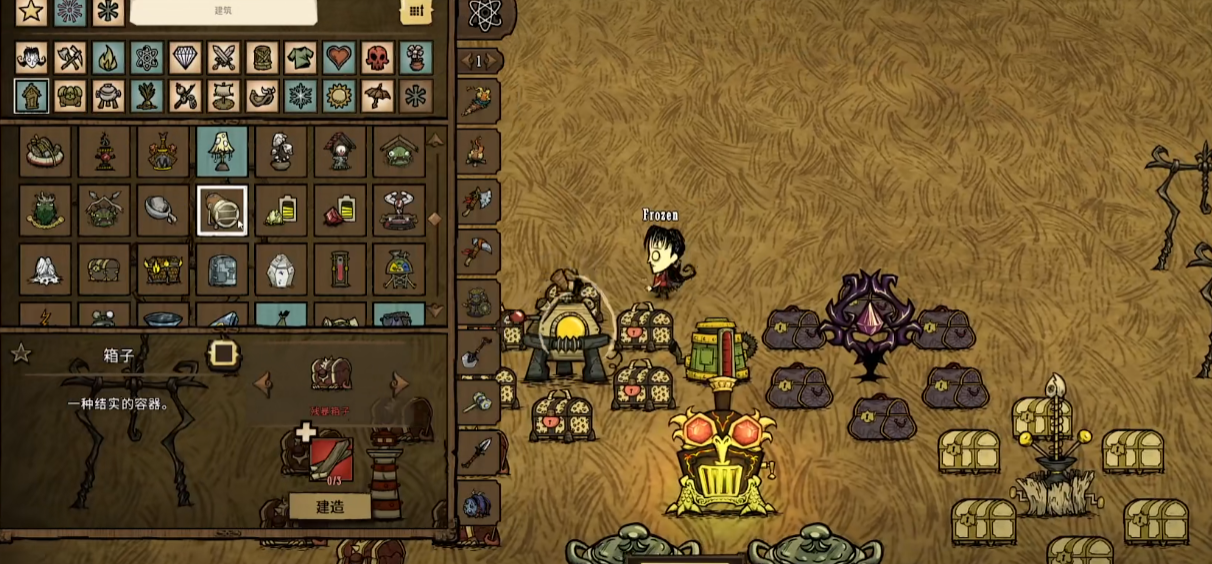Favorite the 箱子 recipe with the star
1212x564 pixels.
click(x=20, y=353)
